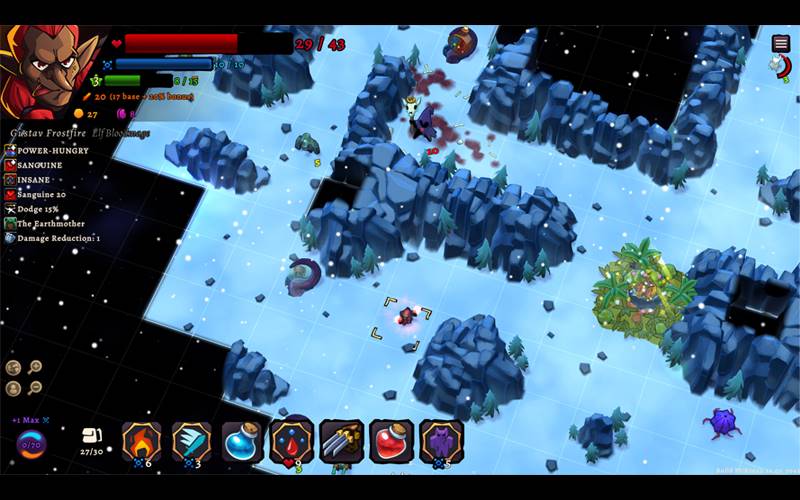The width and height of the screenshot is (800, 500).
Task: Select the metal claws item slot
Action: pos(341,440)
